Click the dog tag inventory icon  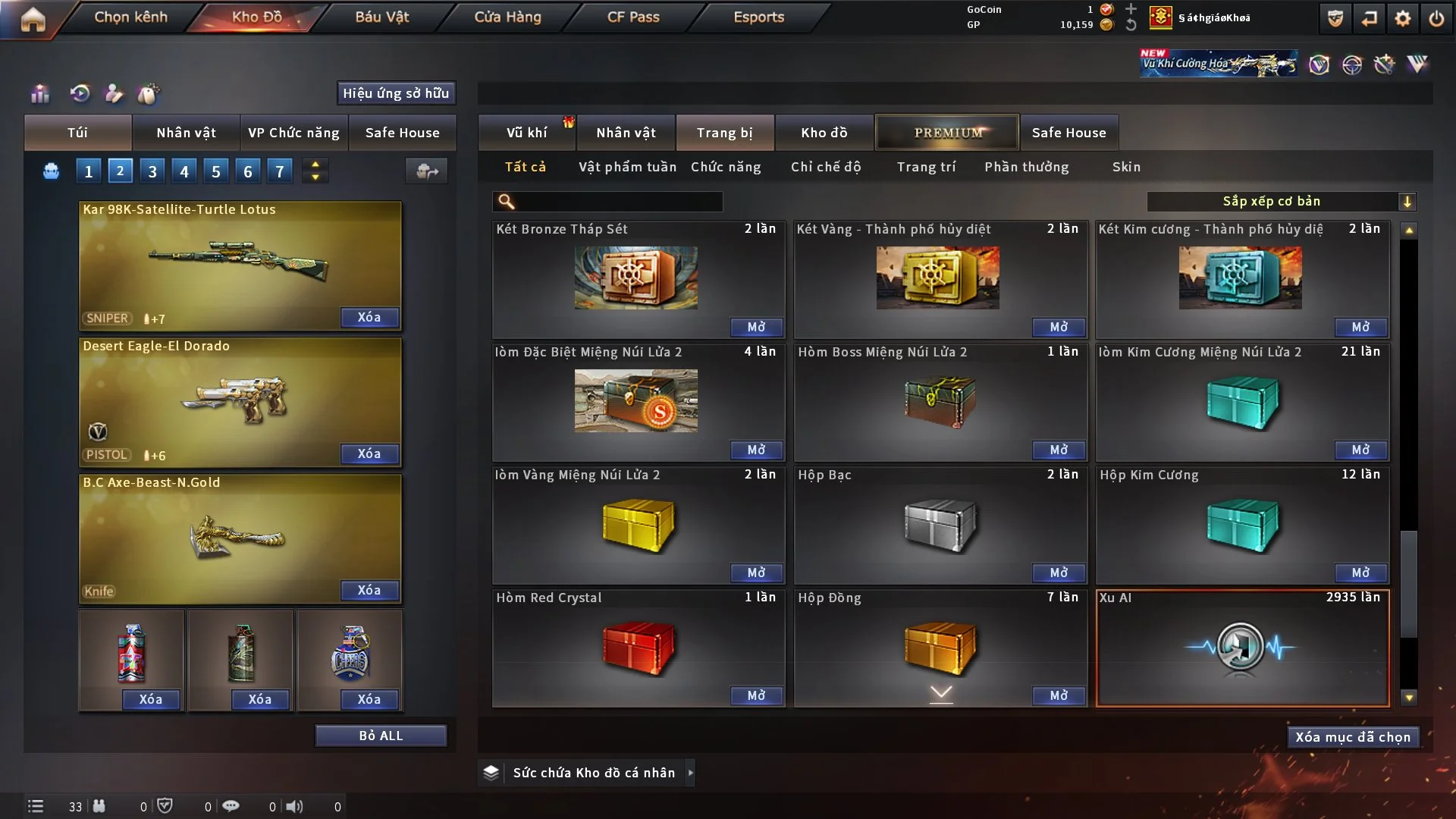[149, 94]
